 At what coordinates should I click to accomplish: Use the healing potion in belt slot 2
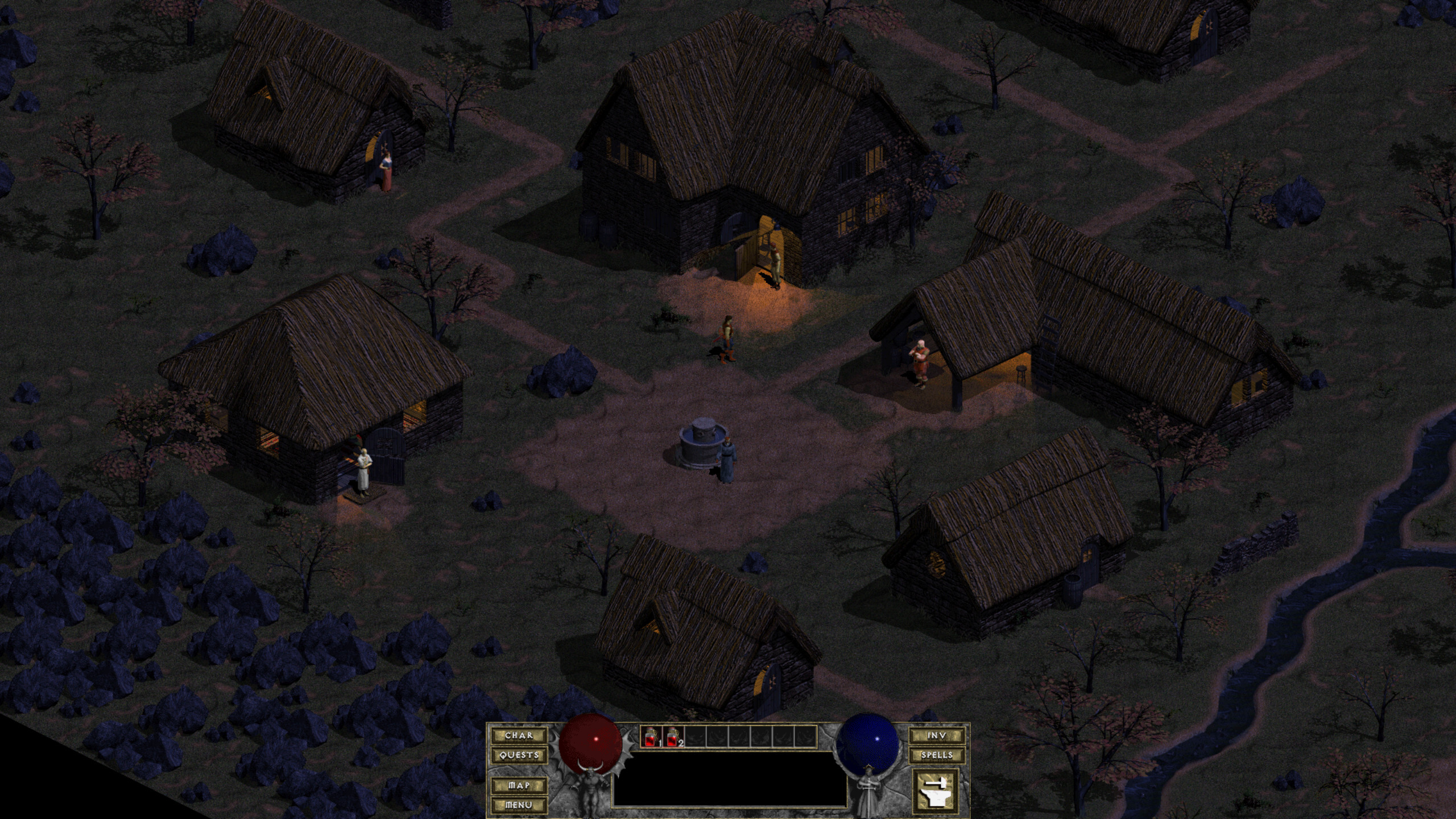[674, 737]
